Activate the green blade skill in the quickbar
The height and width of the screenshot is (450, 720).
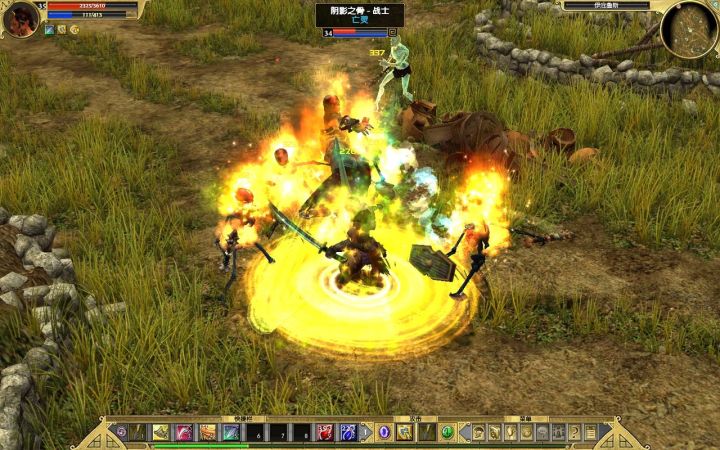pos(231,432)
